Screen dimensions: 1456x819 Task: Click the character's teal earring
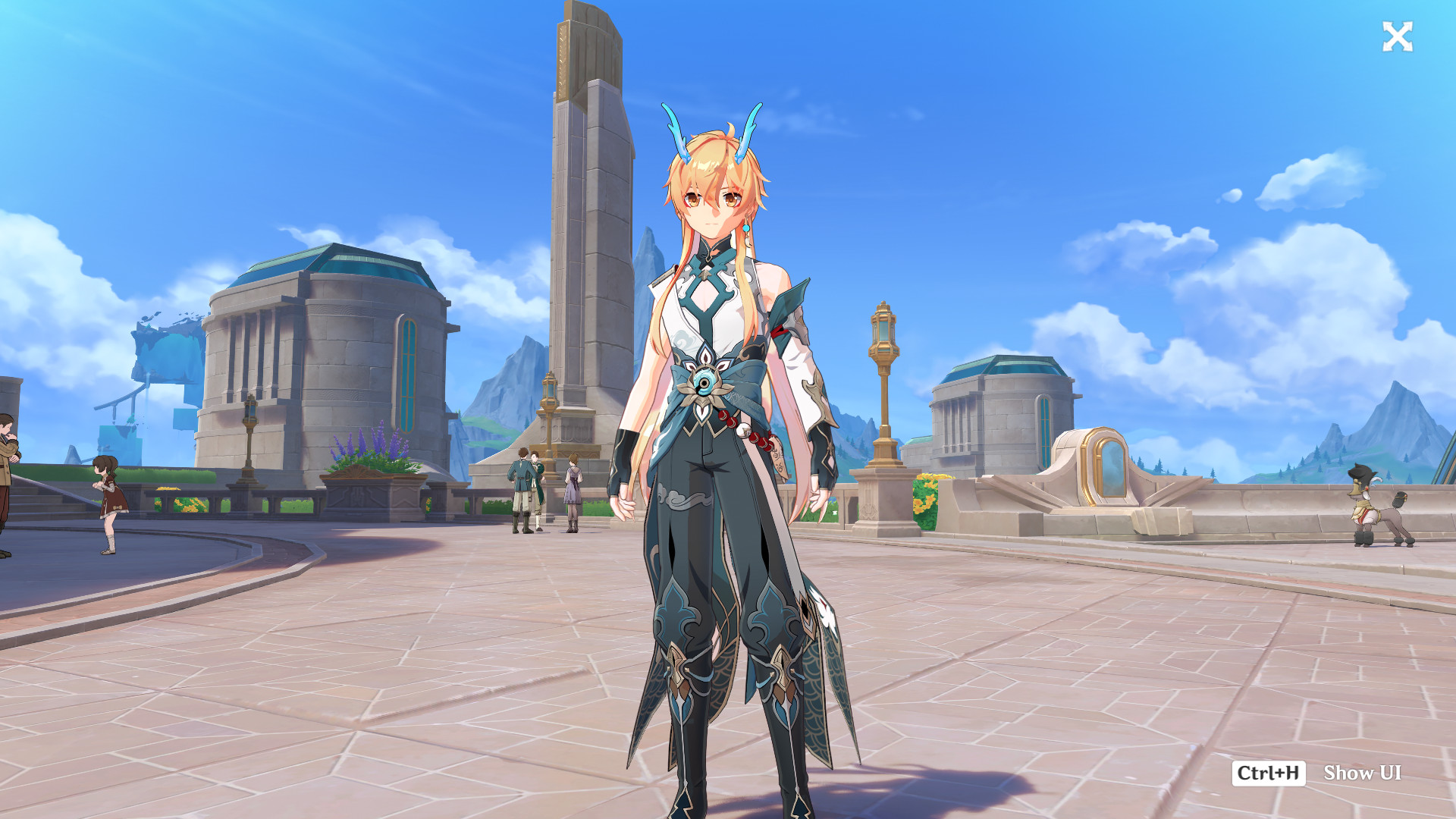pos(747,227)
